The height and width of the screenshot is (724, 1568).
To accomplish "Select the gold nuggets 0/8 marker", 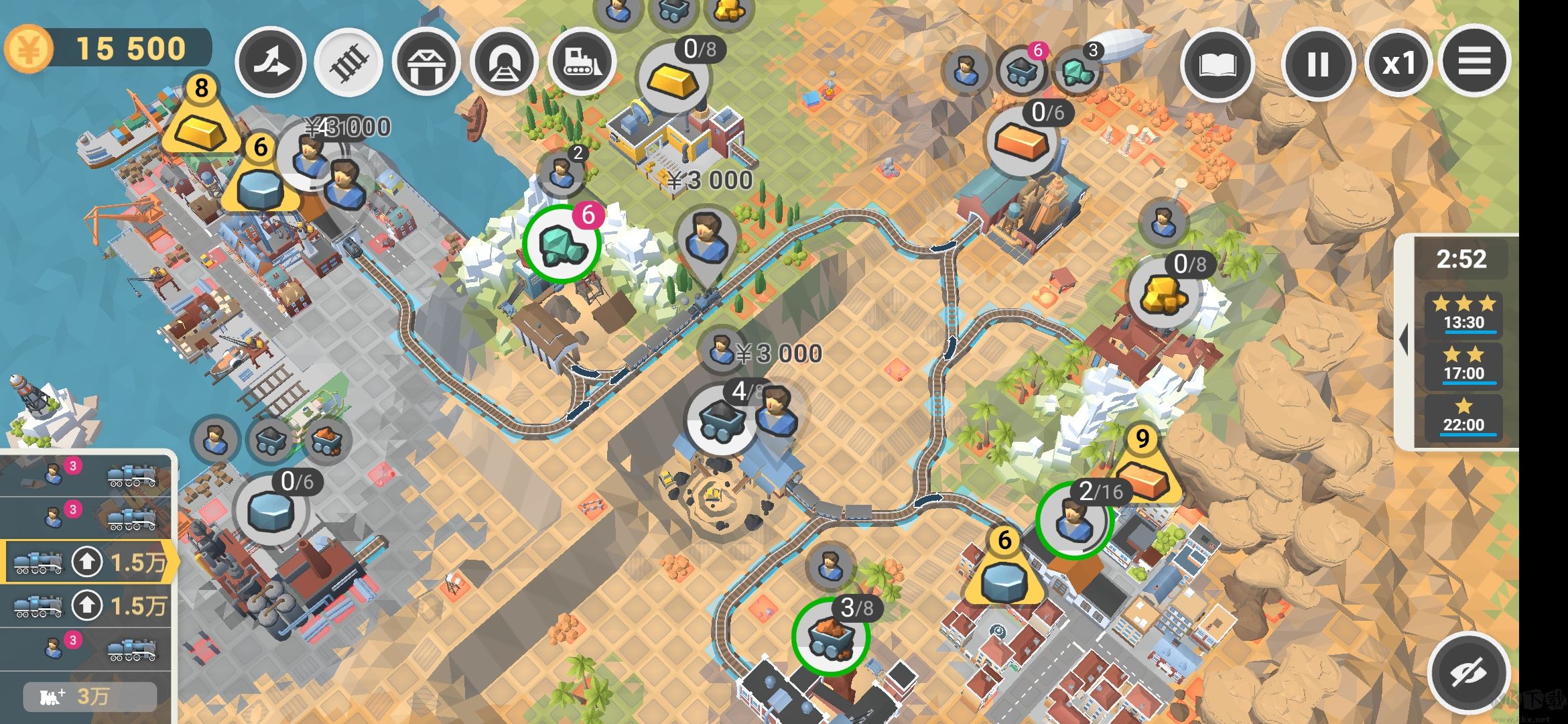I will point(1164,293).
